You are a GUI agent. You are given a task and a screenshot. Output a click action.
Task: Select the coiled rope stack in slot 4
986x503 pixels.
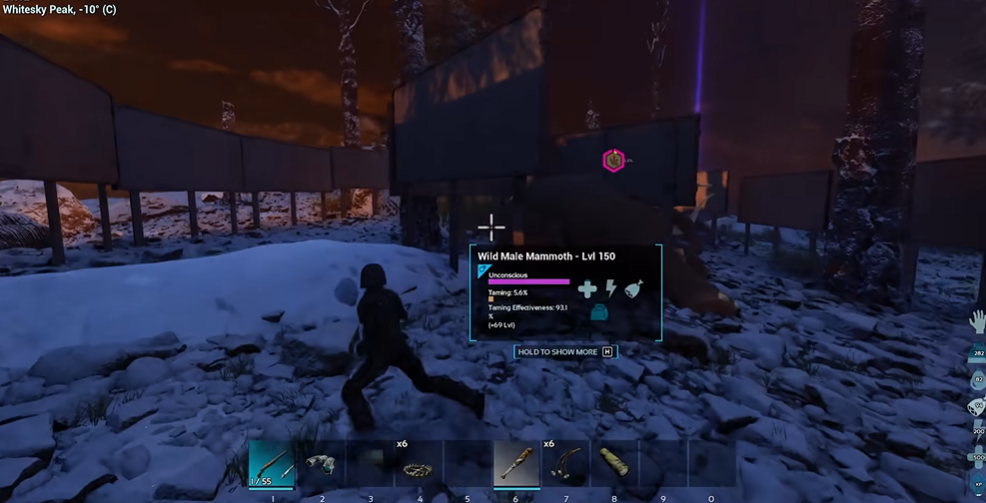point(418,466)
